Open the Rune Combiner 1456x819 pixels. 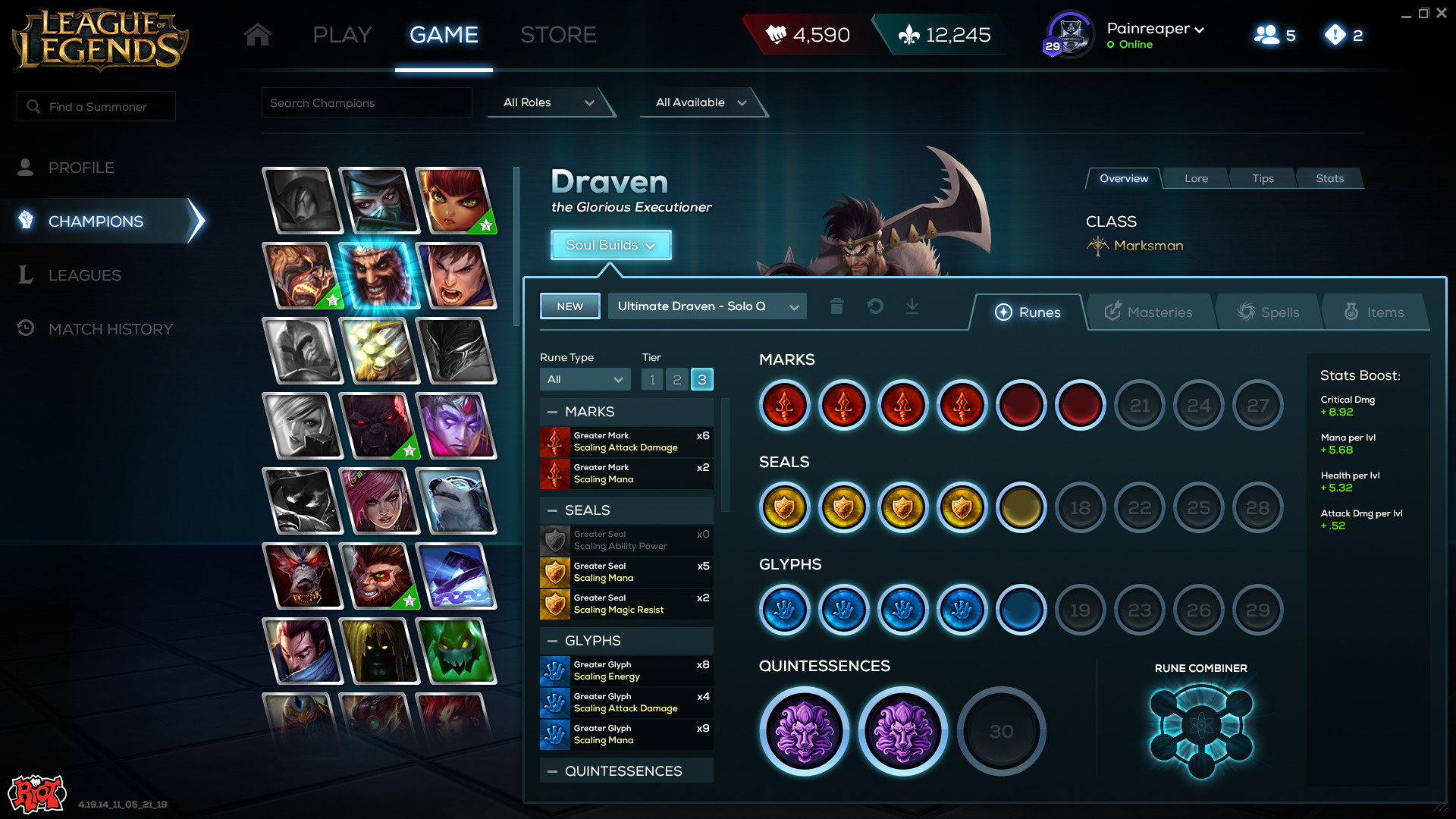click(1201, 730)
